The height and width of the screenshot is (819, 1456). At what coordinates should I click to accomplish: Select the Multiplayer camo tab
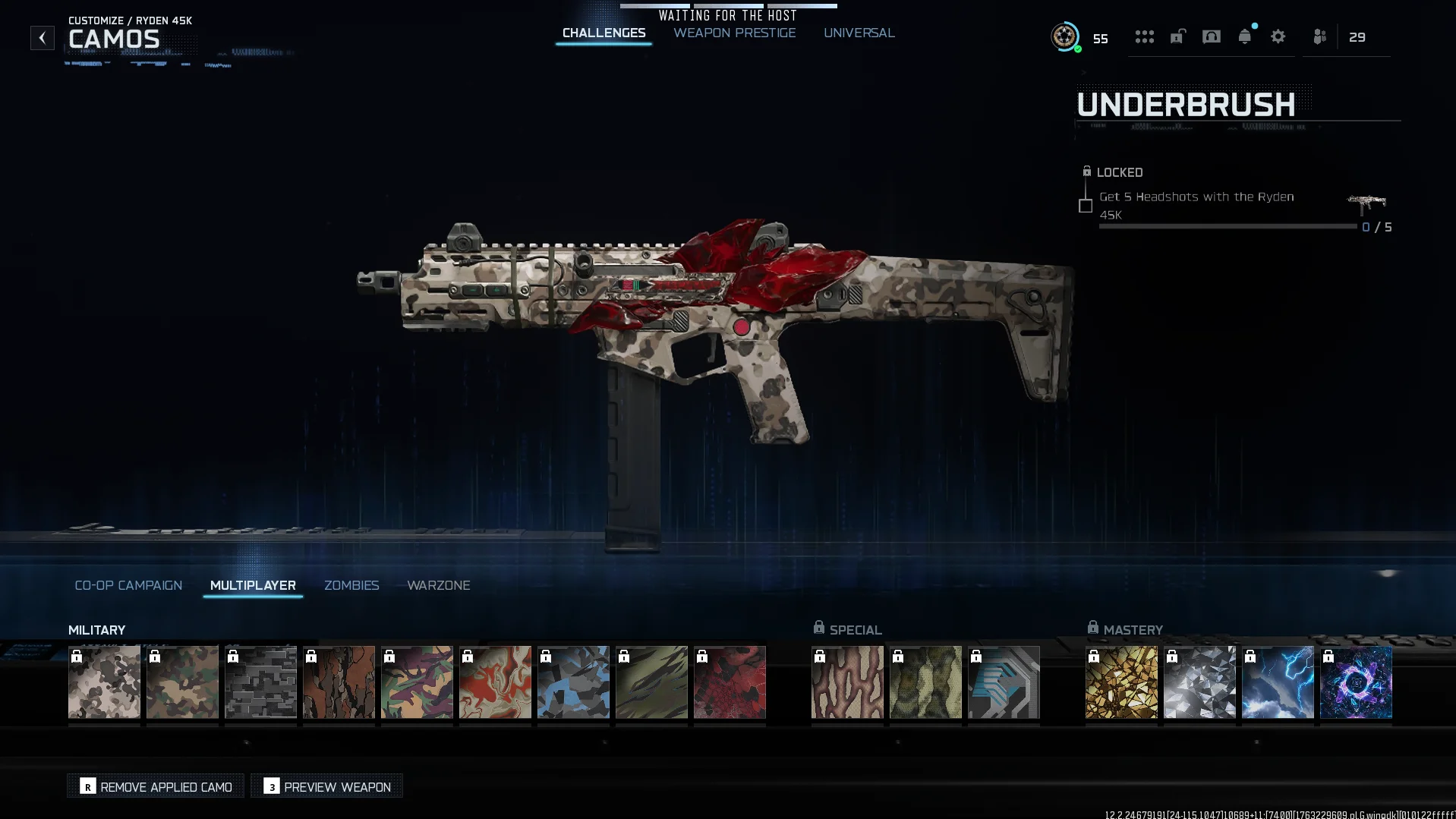click(253, 585)
